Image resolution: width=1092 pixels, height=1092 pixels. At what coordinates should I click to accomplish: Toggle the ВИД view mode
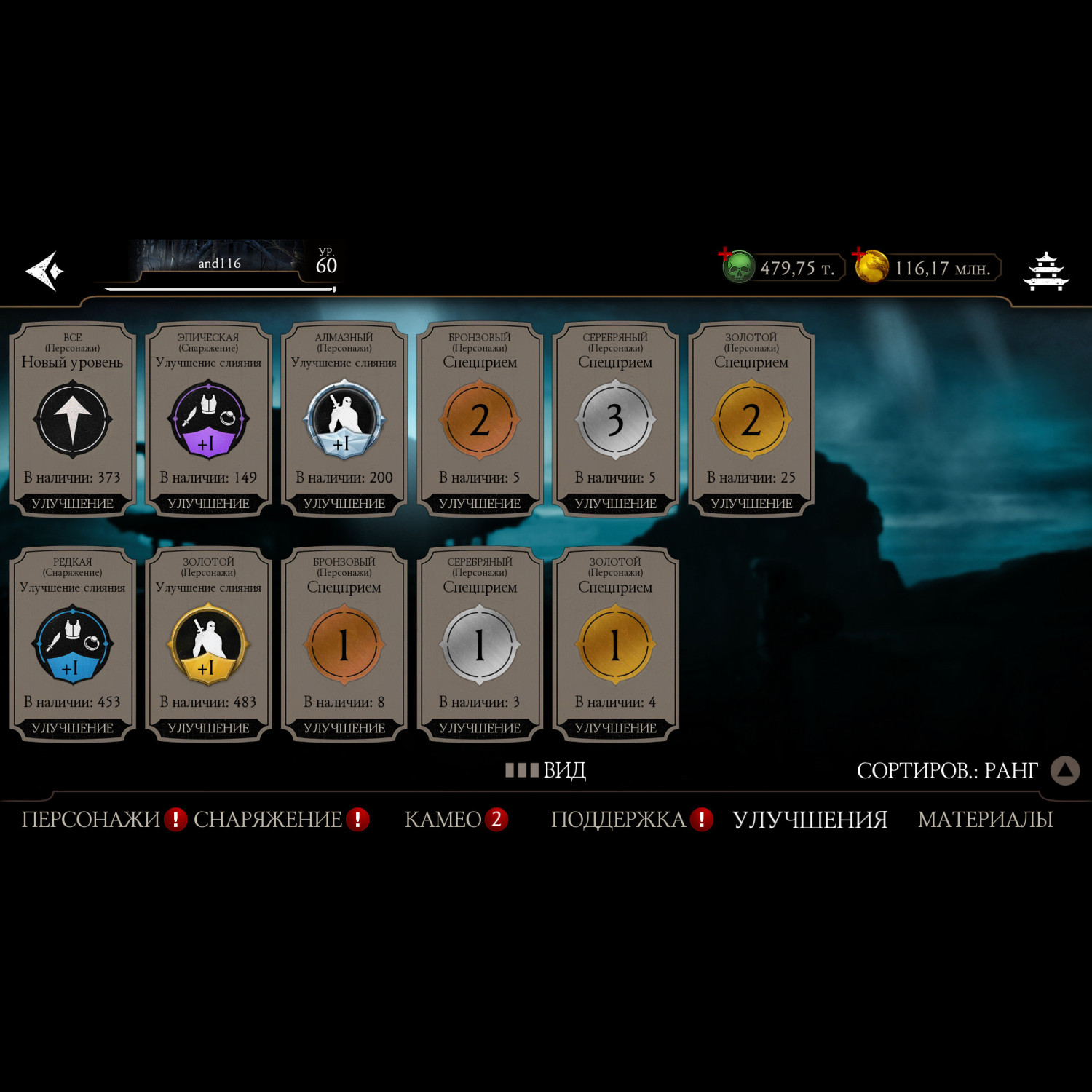coord(547,770)
